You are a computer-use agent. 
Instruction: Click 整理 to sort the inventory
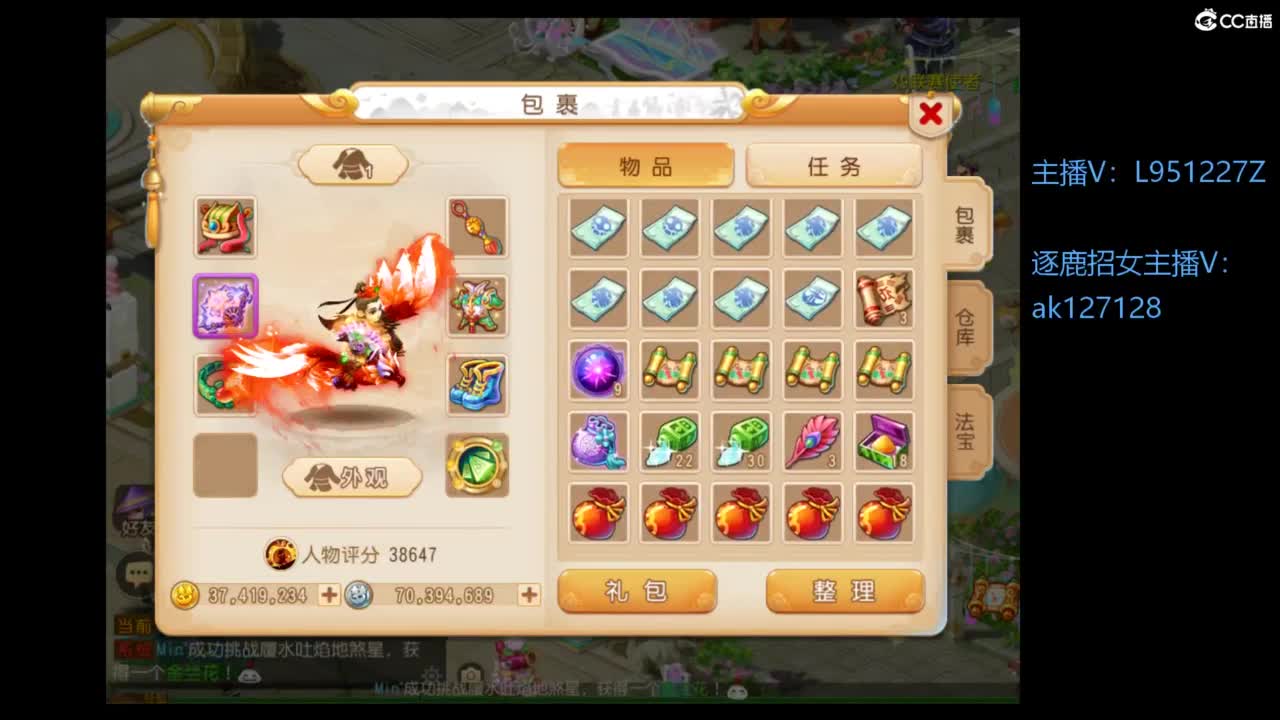tap(843, 592)
